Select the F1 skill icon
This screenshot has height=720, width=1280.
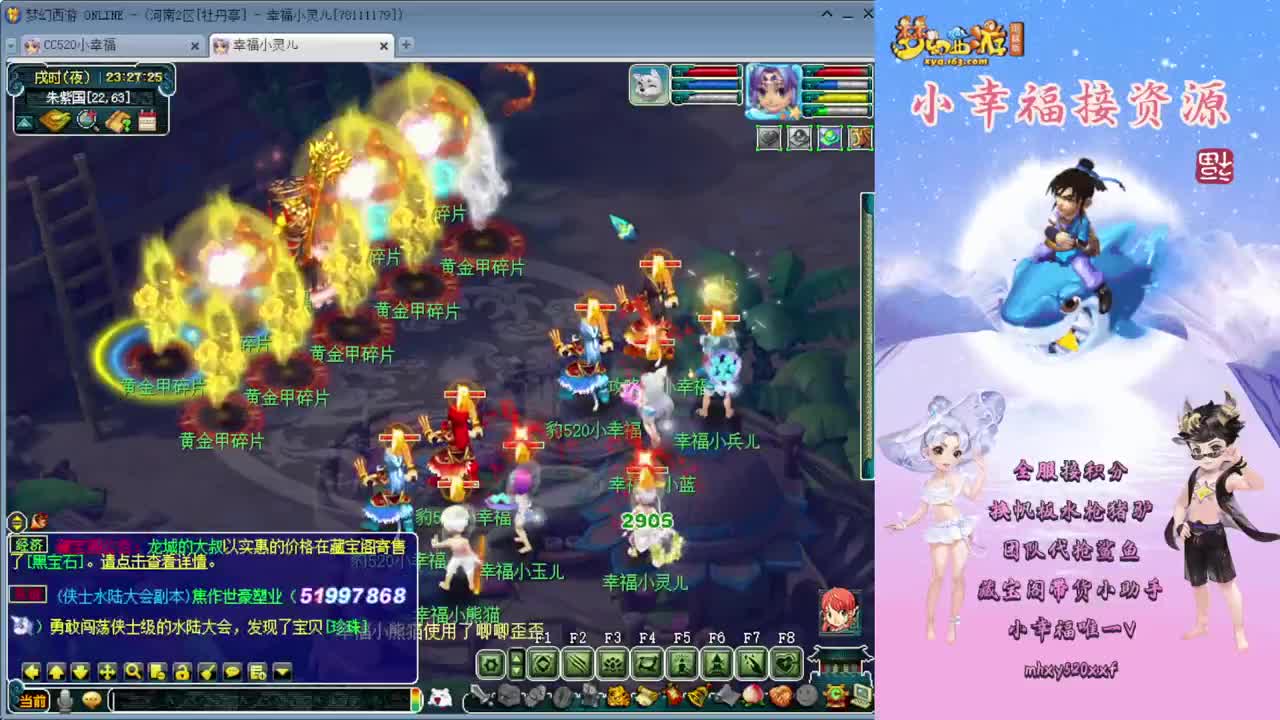[542, 663]
